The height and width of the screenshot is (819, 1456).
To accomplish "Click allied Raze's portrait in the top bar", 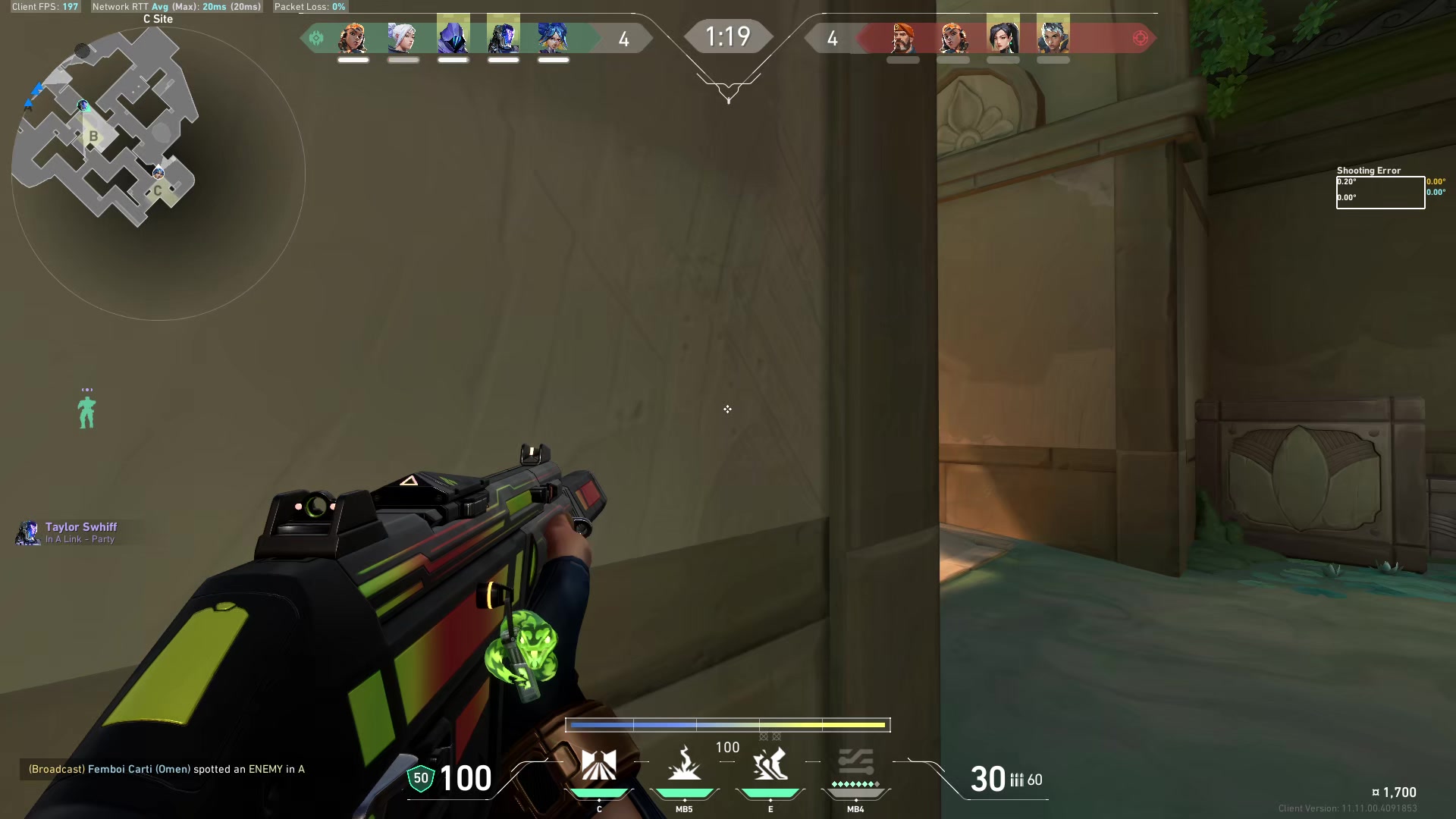I will coord(353,37).
